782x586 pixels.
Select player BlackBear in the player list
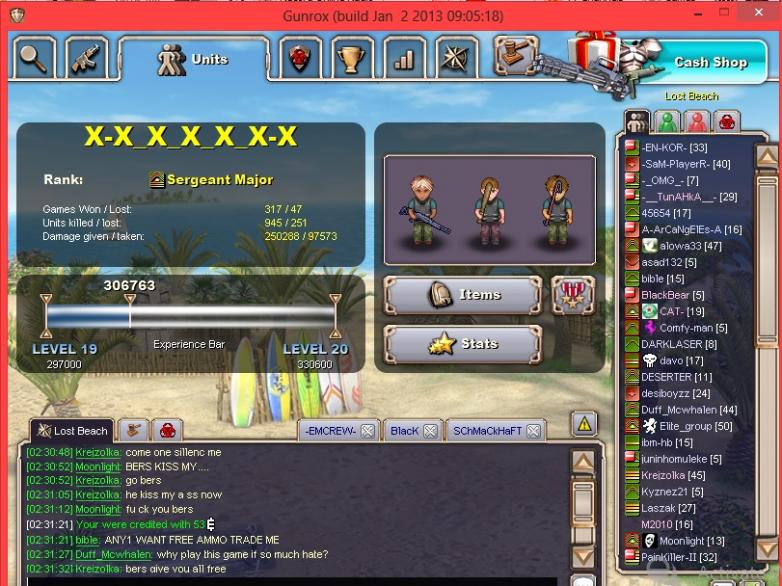coord(665,295)
